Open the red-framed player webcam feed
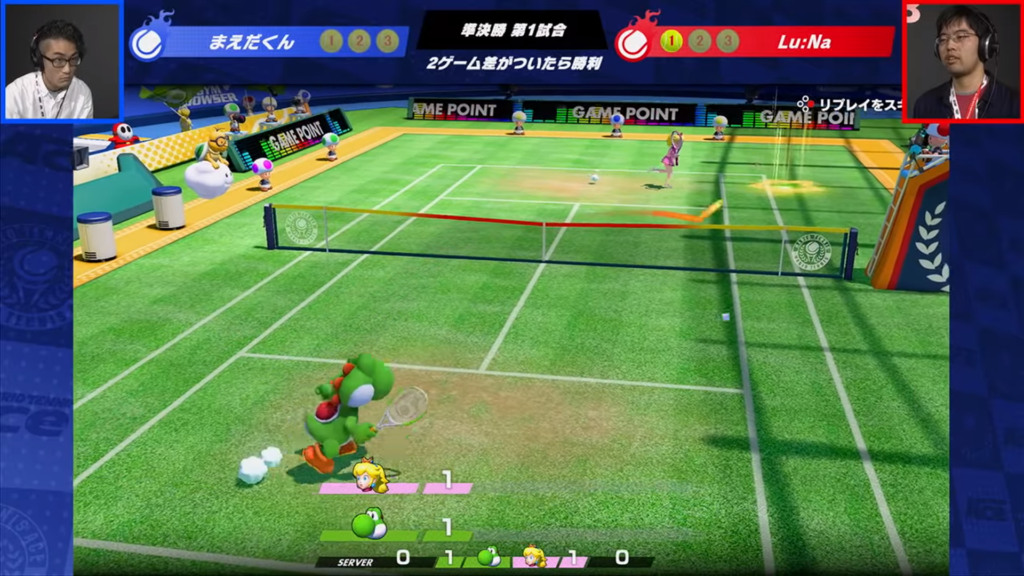 click(x=962, y=61)
